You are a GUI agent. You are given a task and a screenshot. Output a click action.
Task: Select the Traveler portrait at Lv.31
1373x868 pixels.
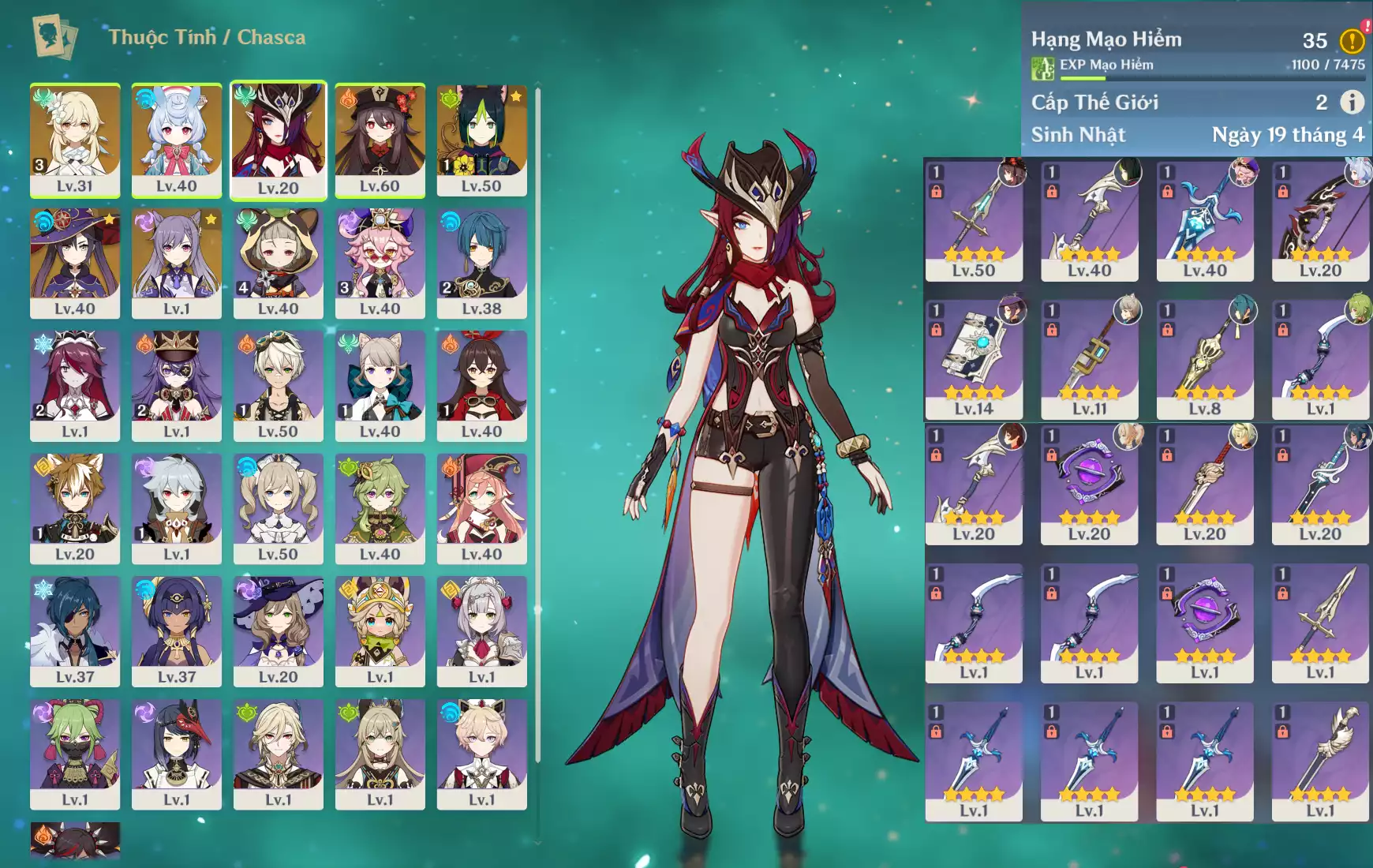[x=75, y=140]
